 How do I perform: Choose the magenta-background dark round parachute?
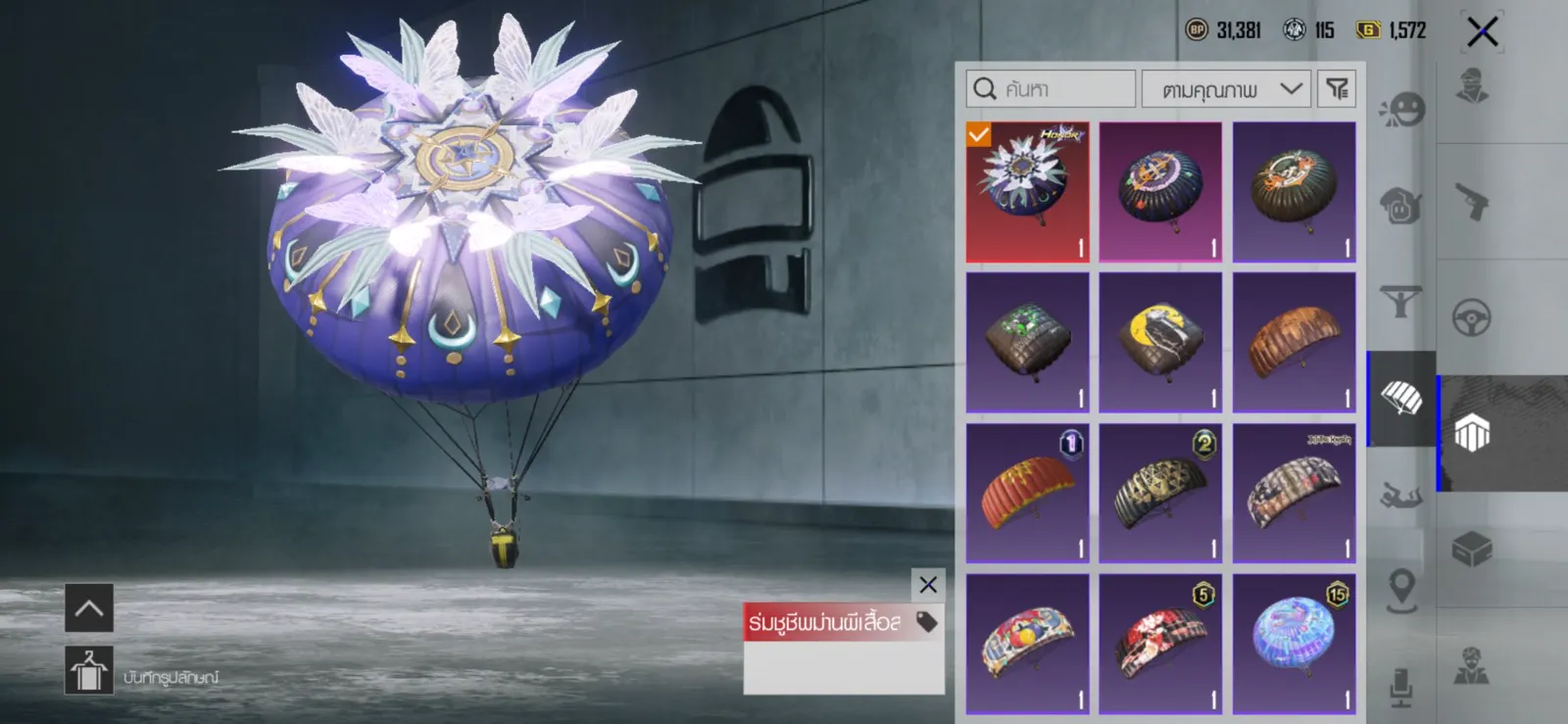[1160, 192]
